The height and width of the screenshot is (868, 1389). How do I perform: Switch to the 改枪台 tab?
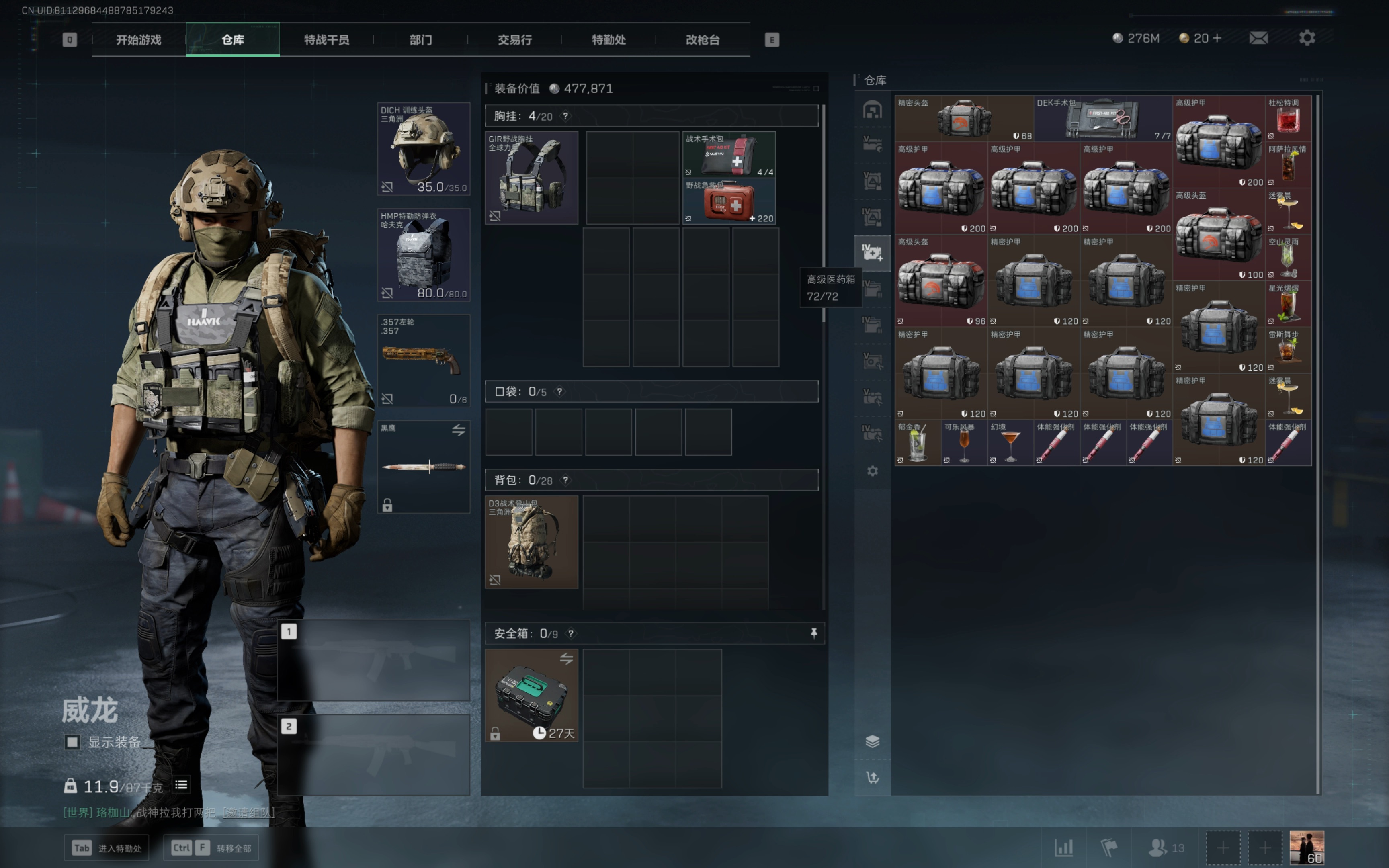coord(703,40)
